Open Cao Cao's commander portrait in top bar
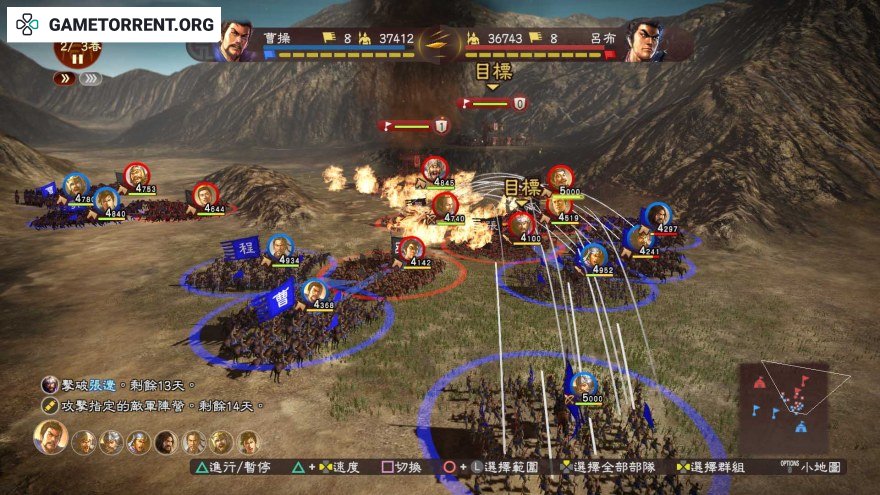The width and height of the screenshot is (880, 495). coord(236,39)
